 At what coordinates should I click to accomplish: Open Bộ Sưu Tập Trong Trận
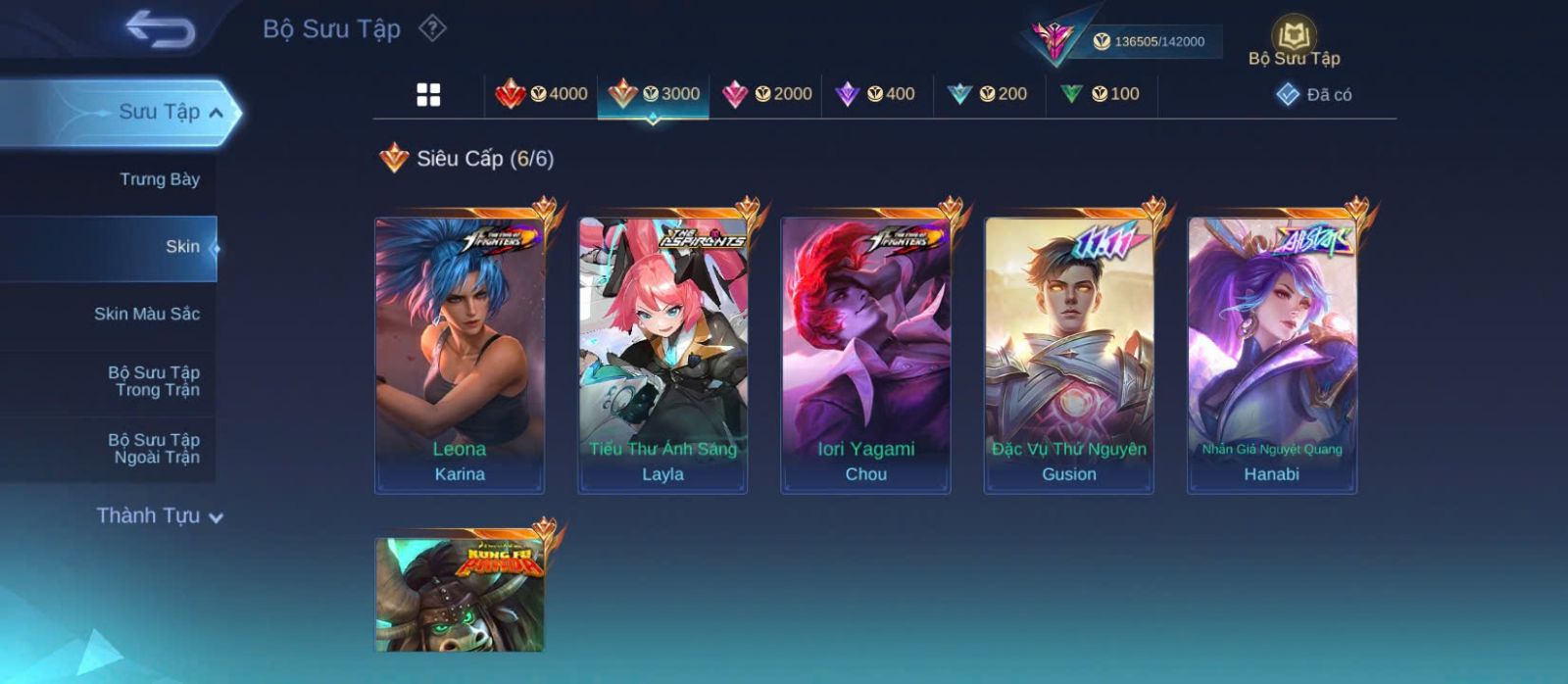pos(153,381)
